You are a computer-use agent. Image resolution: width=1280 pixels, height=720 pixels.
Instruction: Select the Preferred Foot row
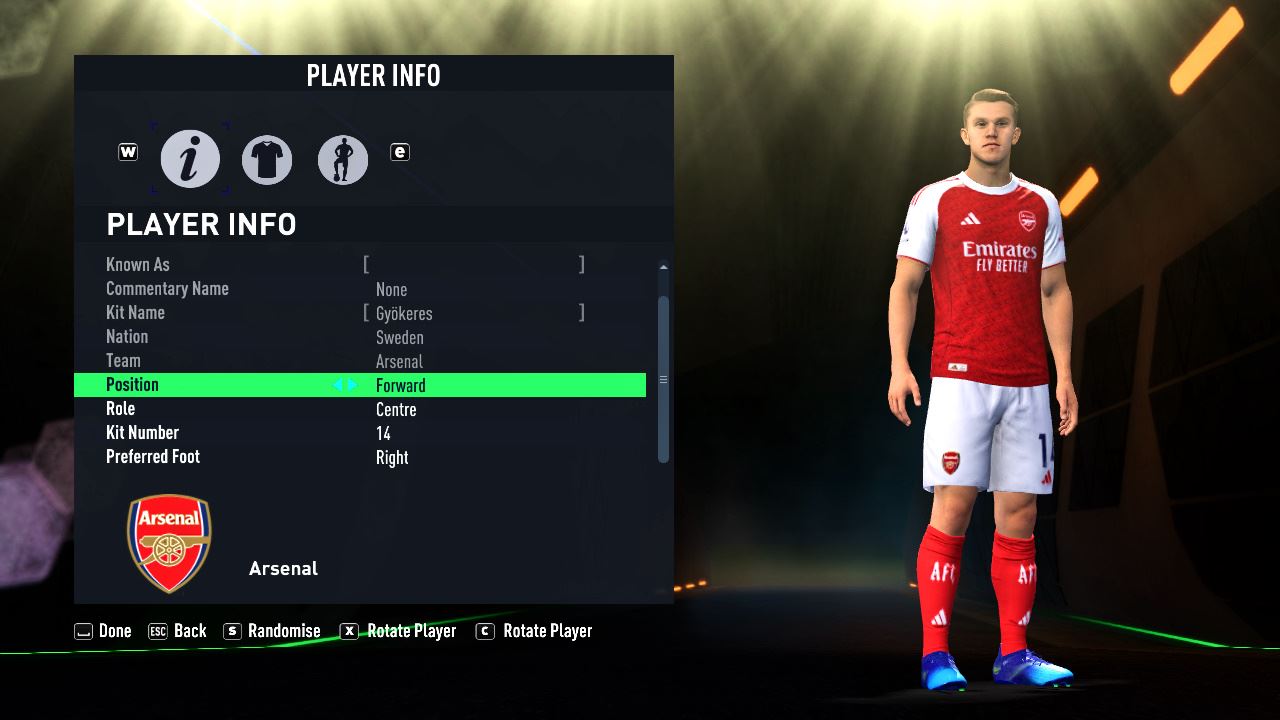click(360, 457)
